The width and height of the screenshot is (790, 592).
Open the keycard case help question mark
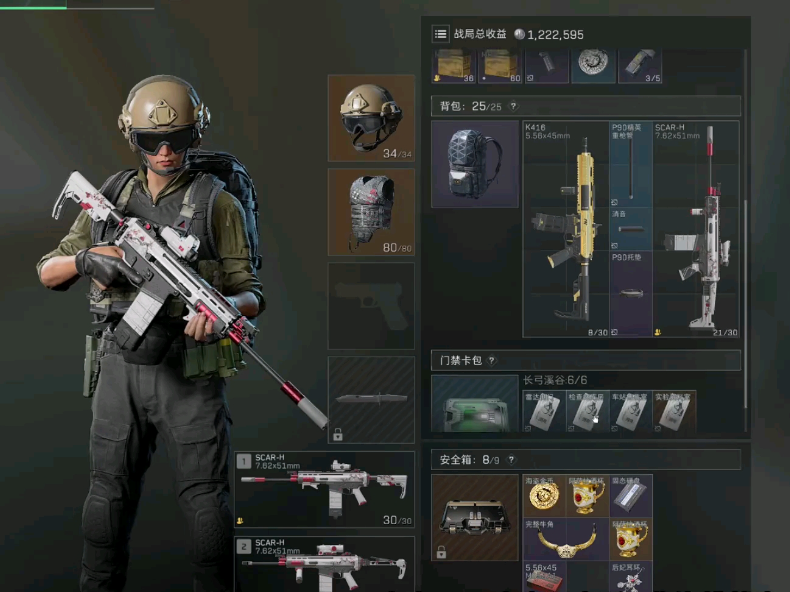tap(491, 360)
